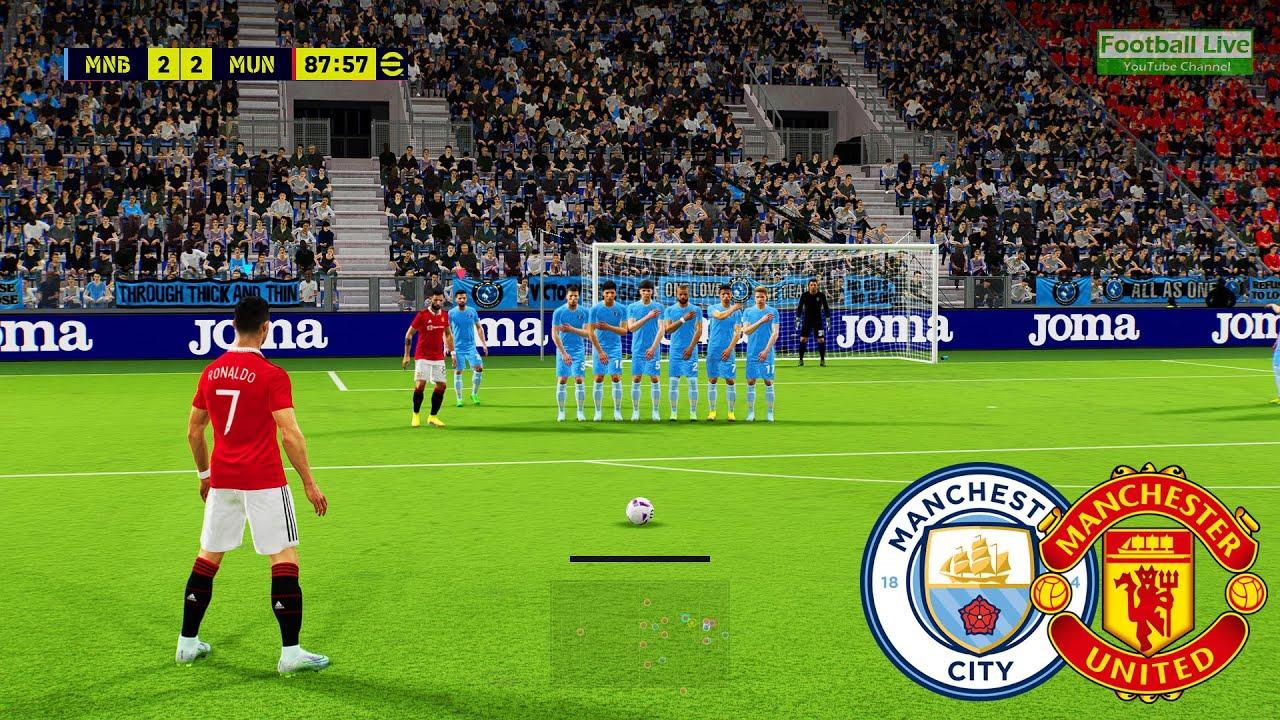
Task: Click the yellow eFootball logo on scoreboard
Action: (393, 64)
